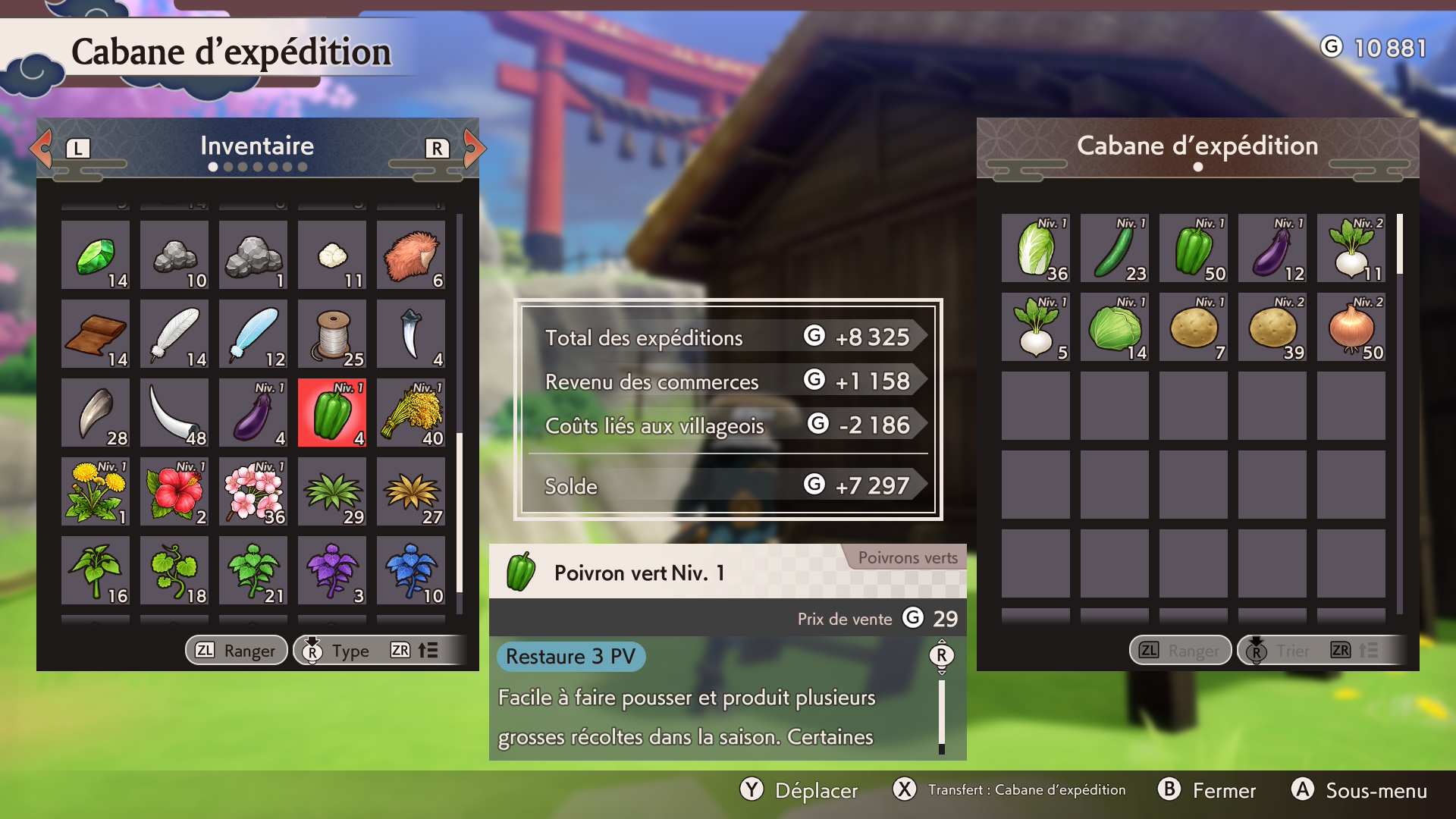Choose the yellow dandelion flower slot
The width and height of the screenshot is (1456, 819).
(x=96, y=492)
